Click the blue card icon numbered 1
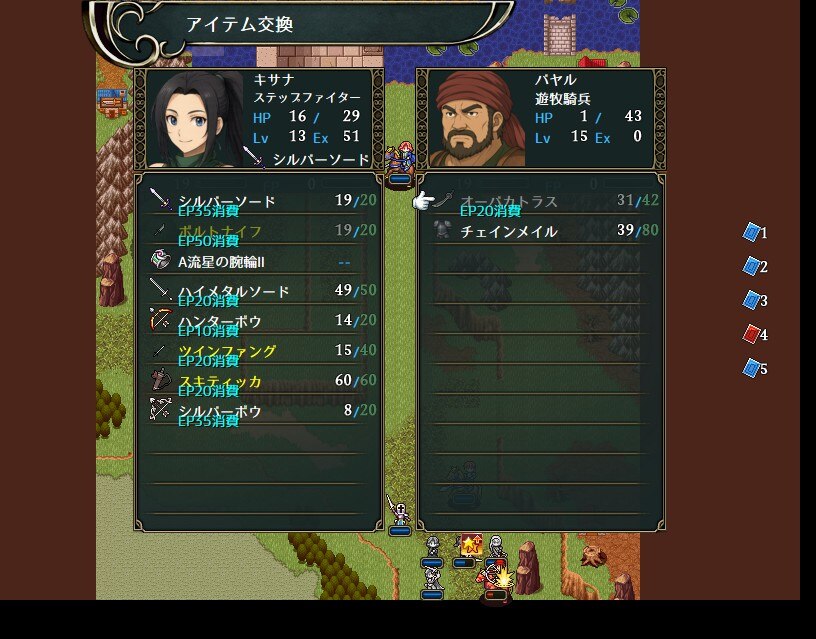 coord(752,233)
